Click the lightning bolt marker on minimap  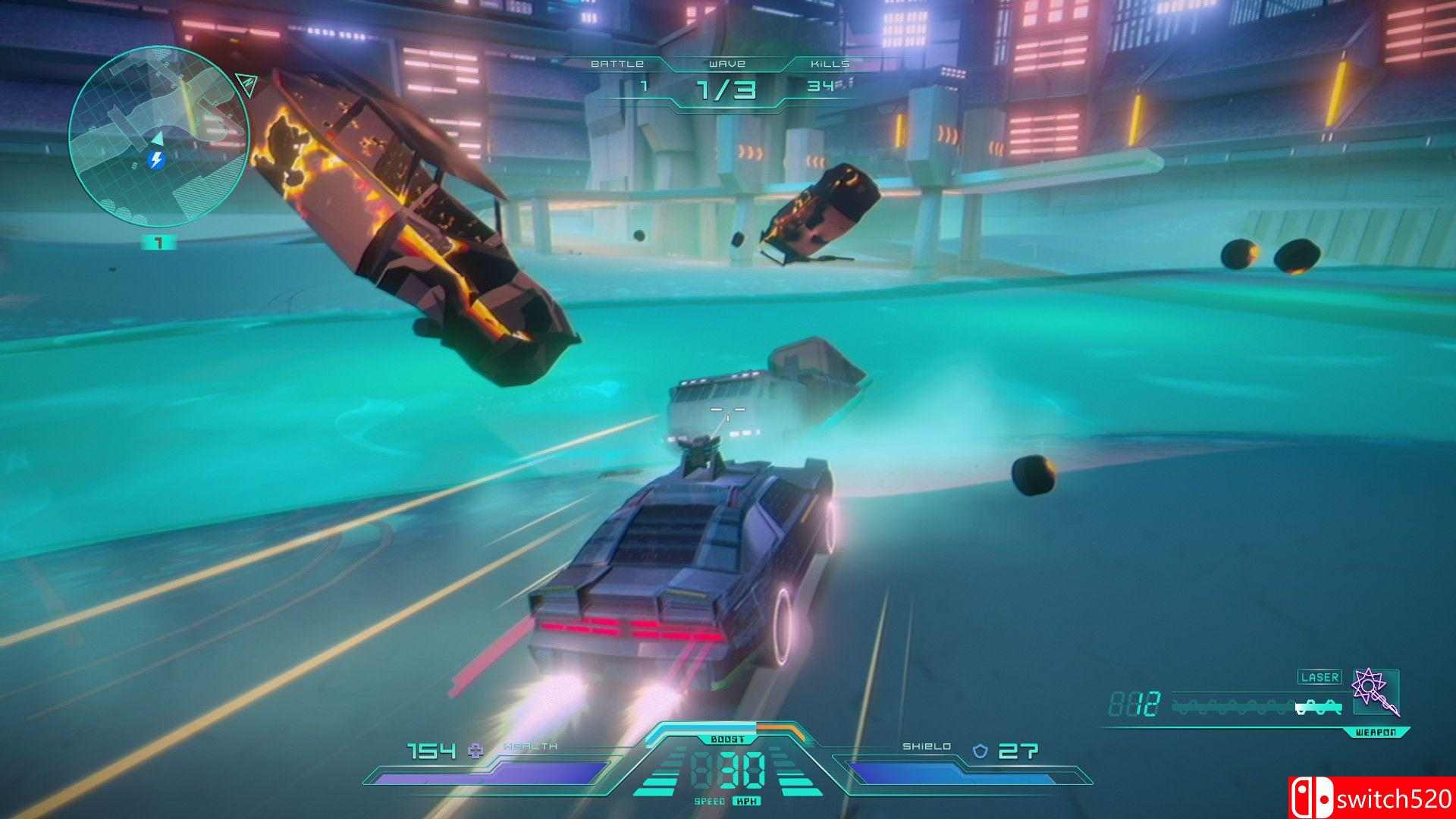point(156,160)
